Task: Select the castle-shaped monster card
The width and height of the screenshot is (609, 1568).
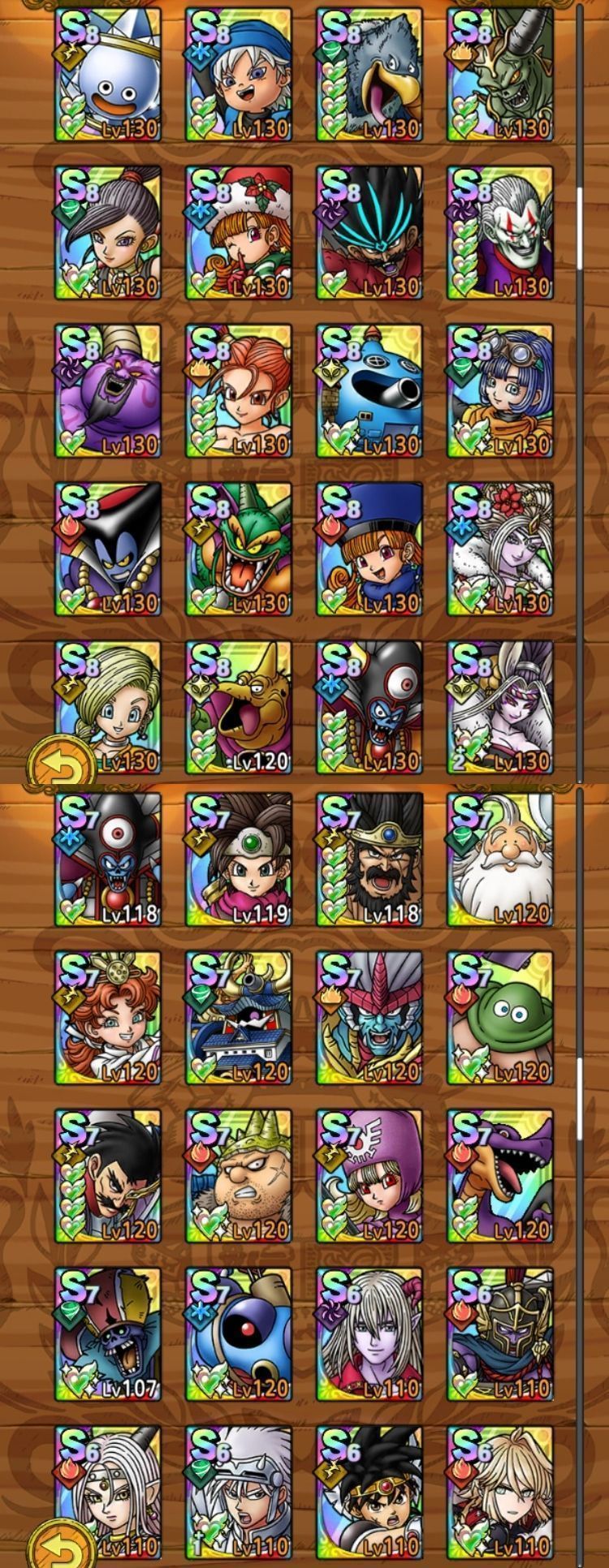Action: (x=239, y=1019)
